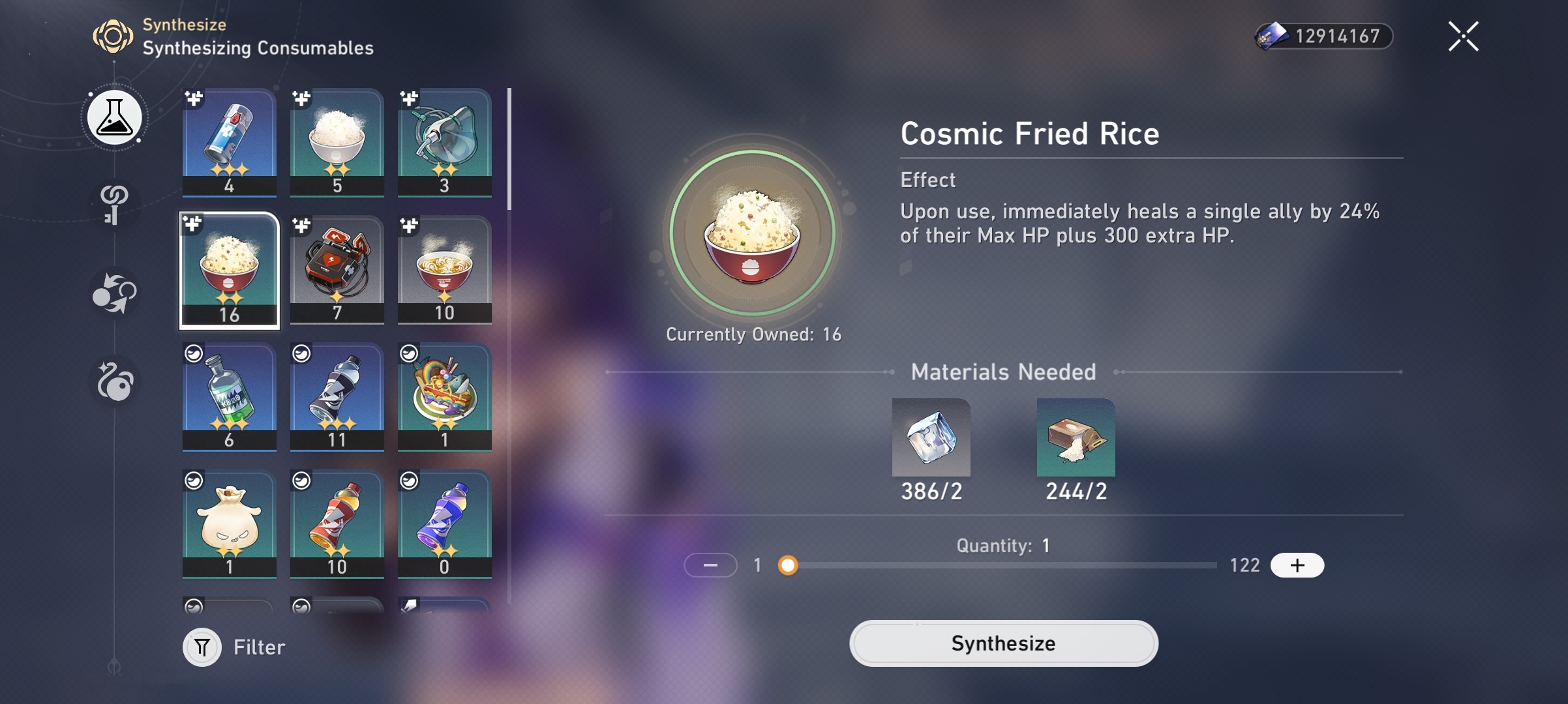1568x704 pixels.
Task: Select the purple sports drink with zero owned
Action: point(444,523)
